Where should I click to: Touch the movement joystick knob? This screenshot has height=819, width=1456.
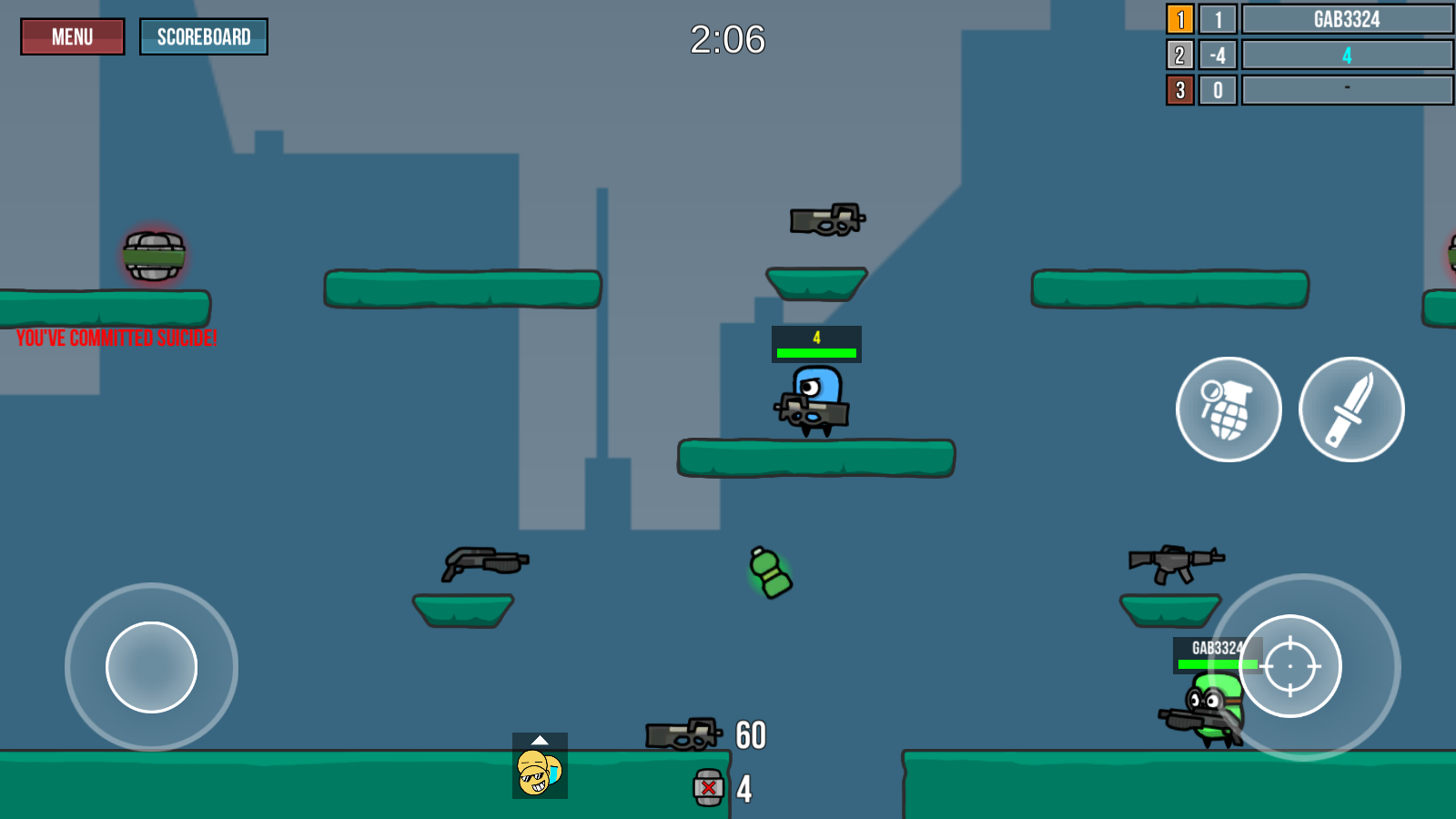point(151,667)
